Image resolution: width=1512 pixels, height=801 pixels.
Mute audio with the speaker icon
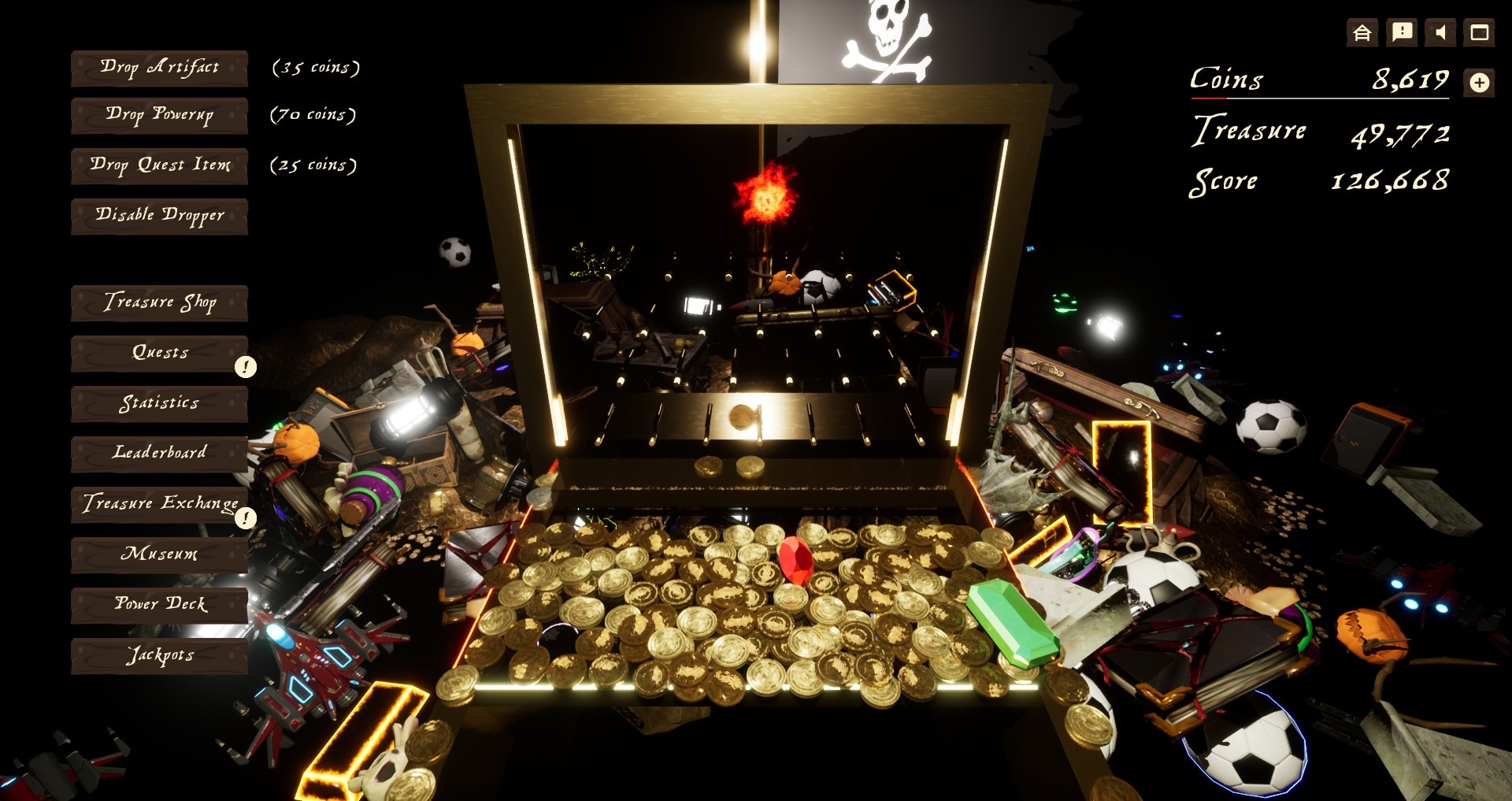[1439, 34]
